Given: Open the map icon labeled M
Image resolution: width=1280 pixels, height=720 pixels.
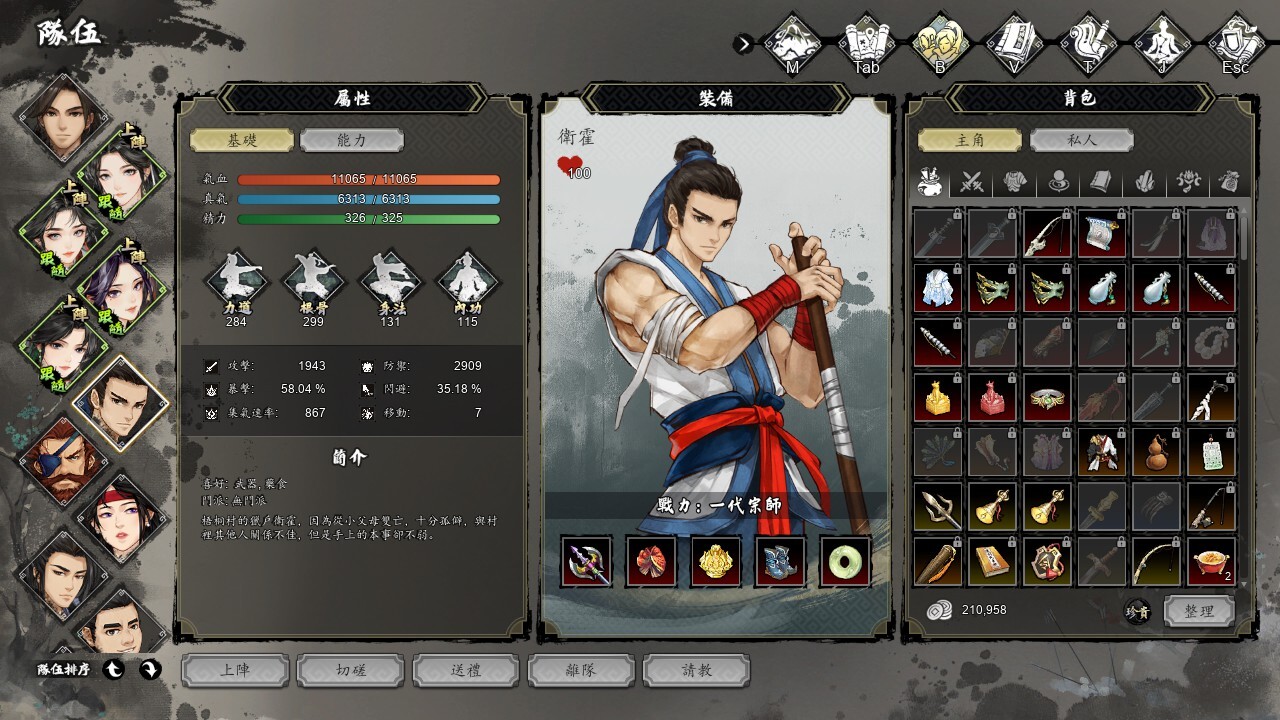Looking at the screenshot, I should pos(792,43).
